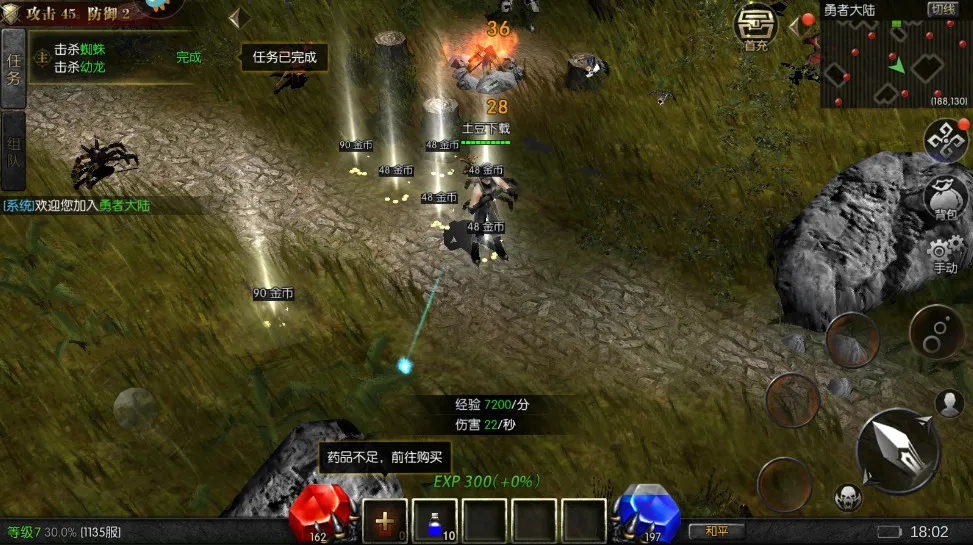Open the ornate emblem menu above the backpack
973x545 pixels.
[x=945, y=141]
